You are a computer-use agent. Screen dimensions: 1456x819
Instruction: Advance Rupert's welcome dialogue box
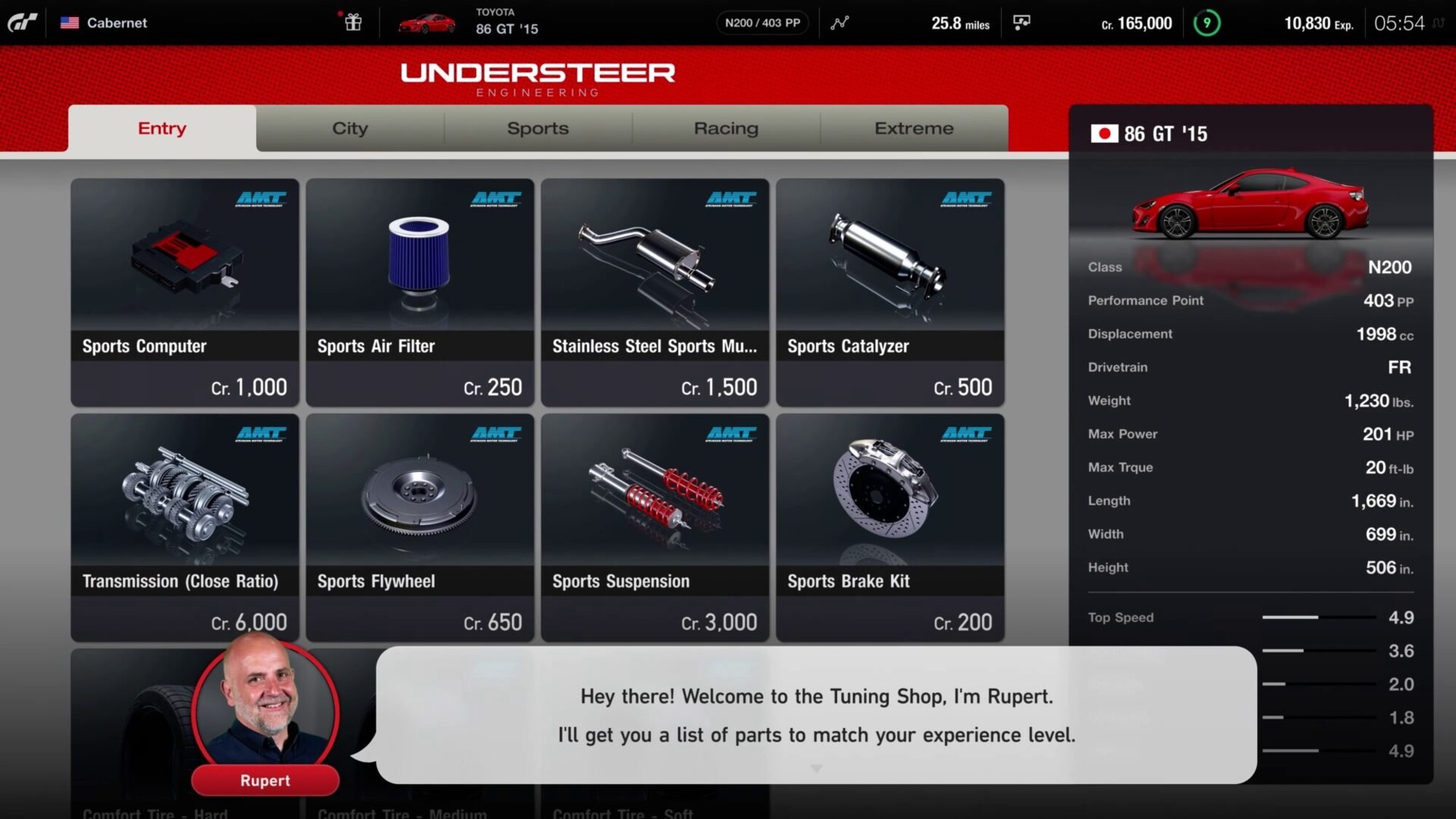click(816, 715)
